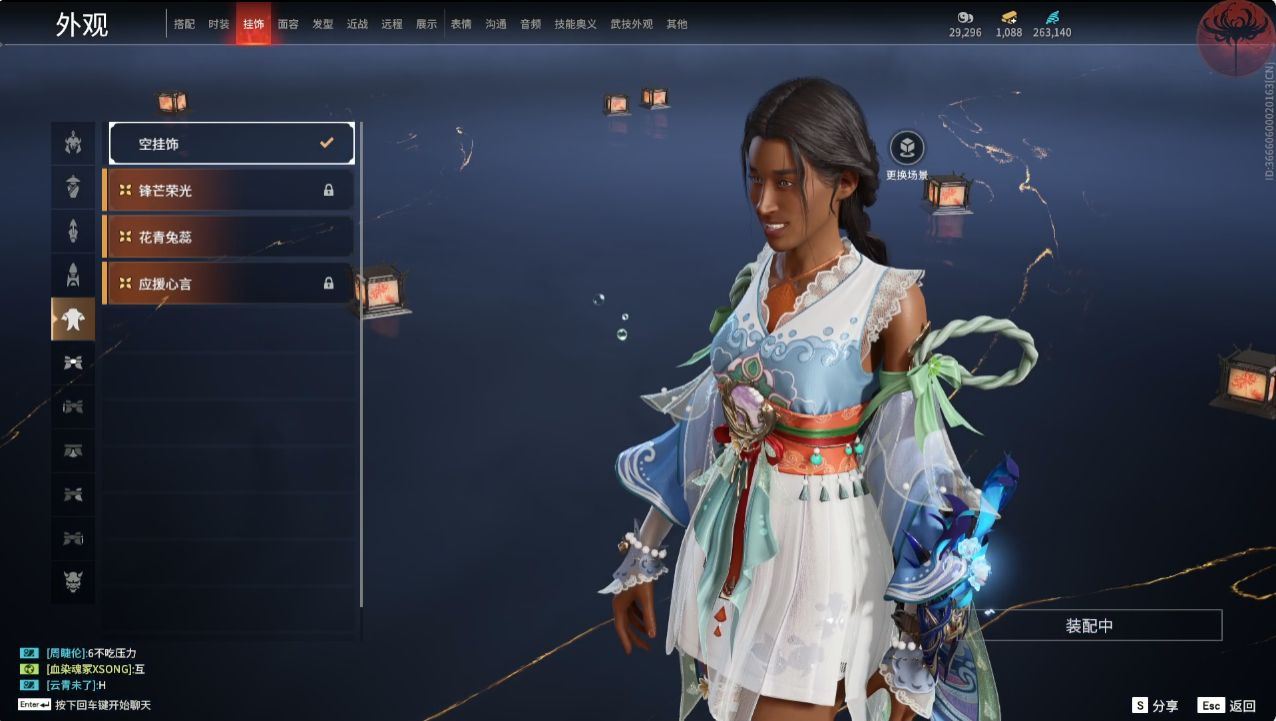Switch to the 音频 tab
The height and width of the screenshot is (721, 1276).
click(x=530, y=24)
